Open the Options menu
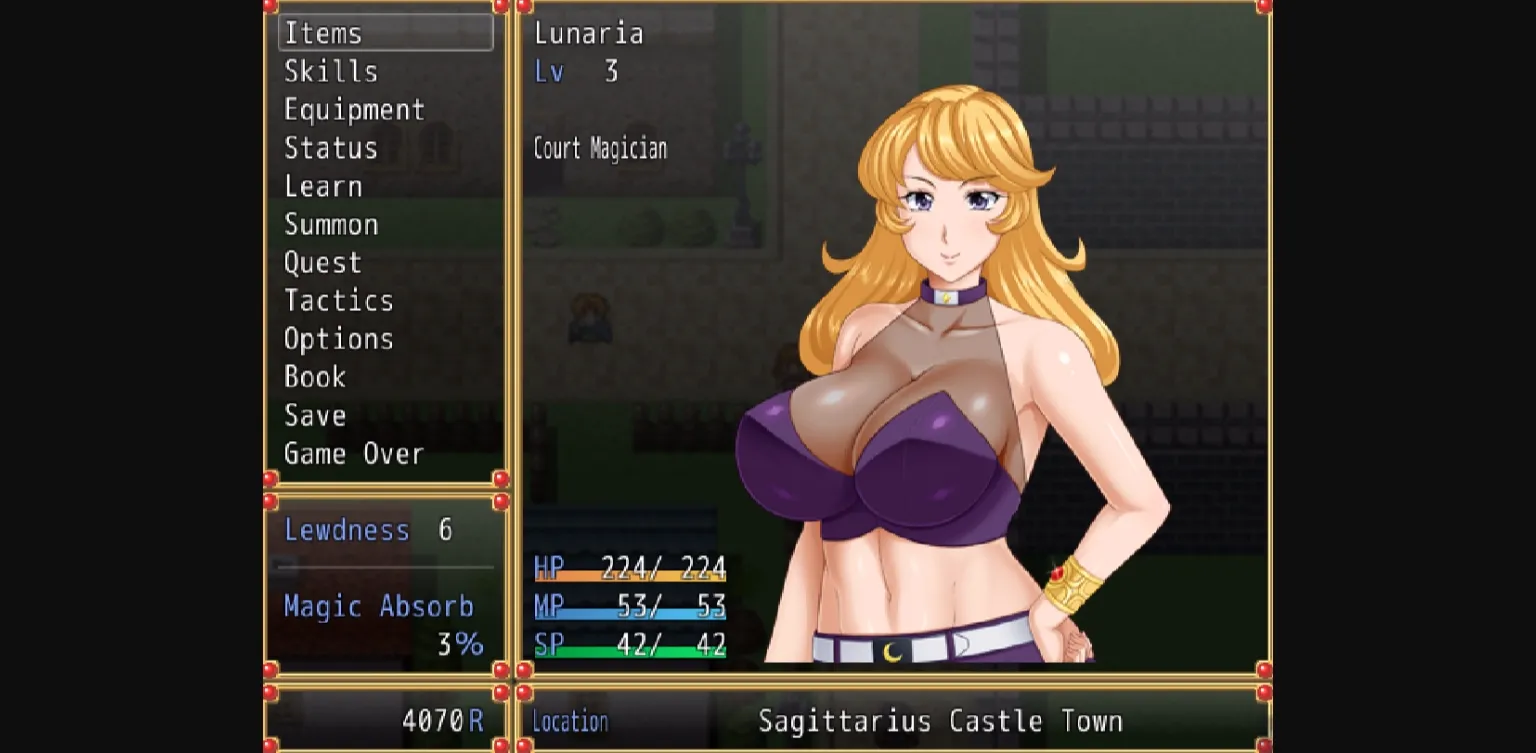Screen dimensions: 1536x753 pyautogui.click(x=339, y=338)
